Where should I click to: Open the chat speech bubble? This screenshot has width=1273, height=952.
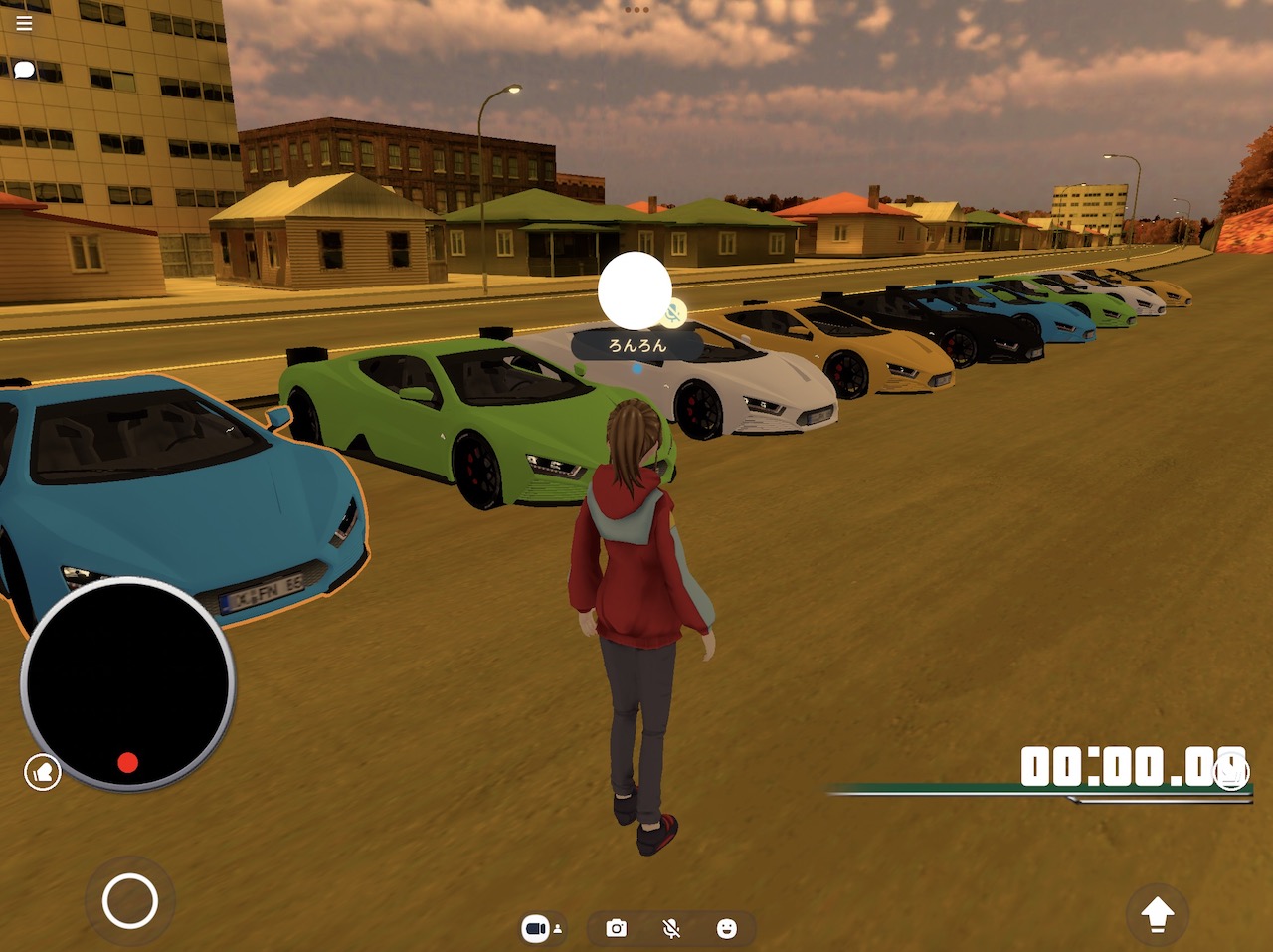24,70
